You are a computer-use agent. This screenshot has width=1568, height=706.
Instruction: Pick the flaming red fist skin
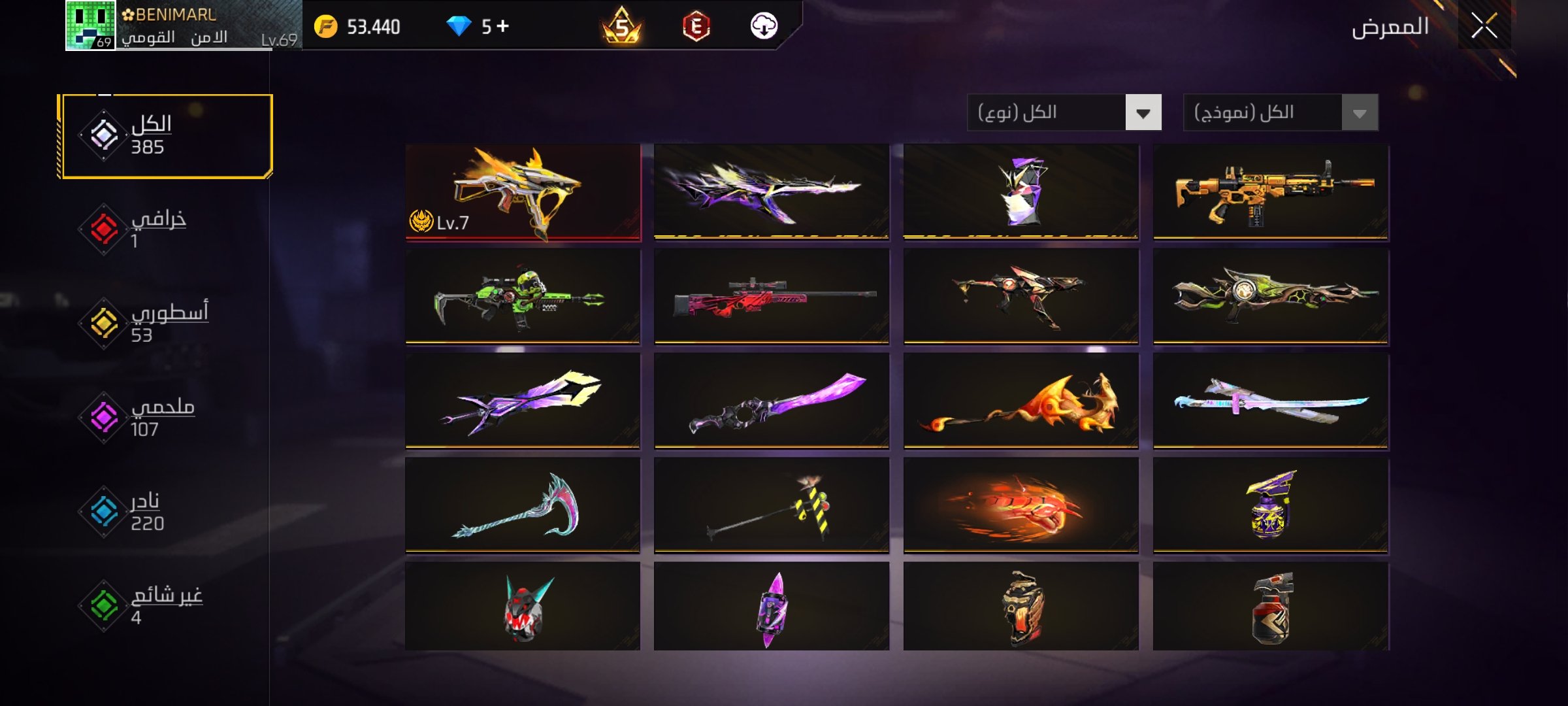pyautogui.click(x=1021, y=506)
